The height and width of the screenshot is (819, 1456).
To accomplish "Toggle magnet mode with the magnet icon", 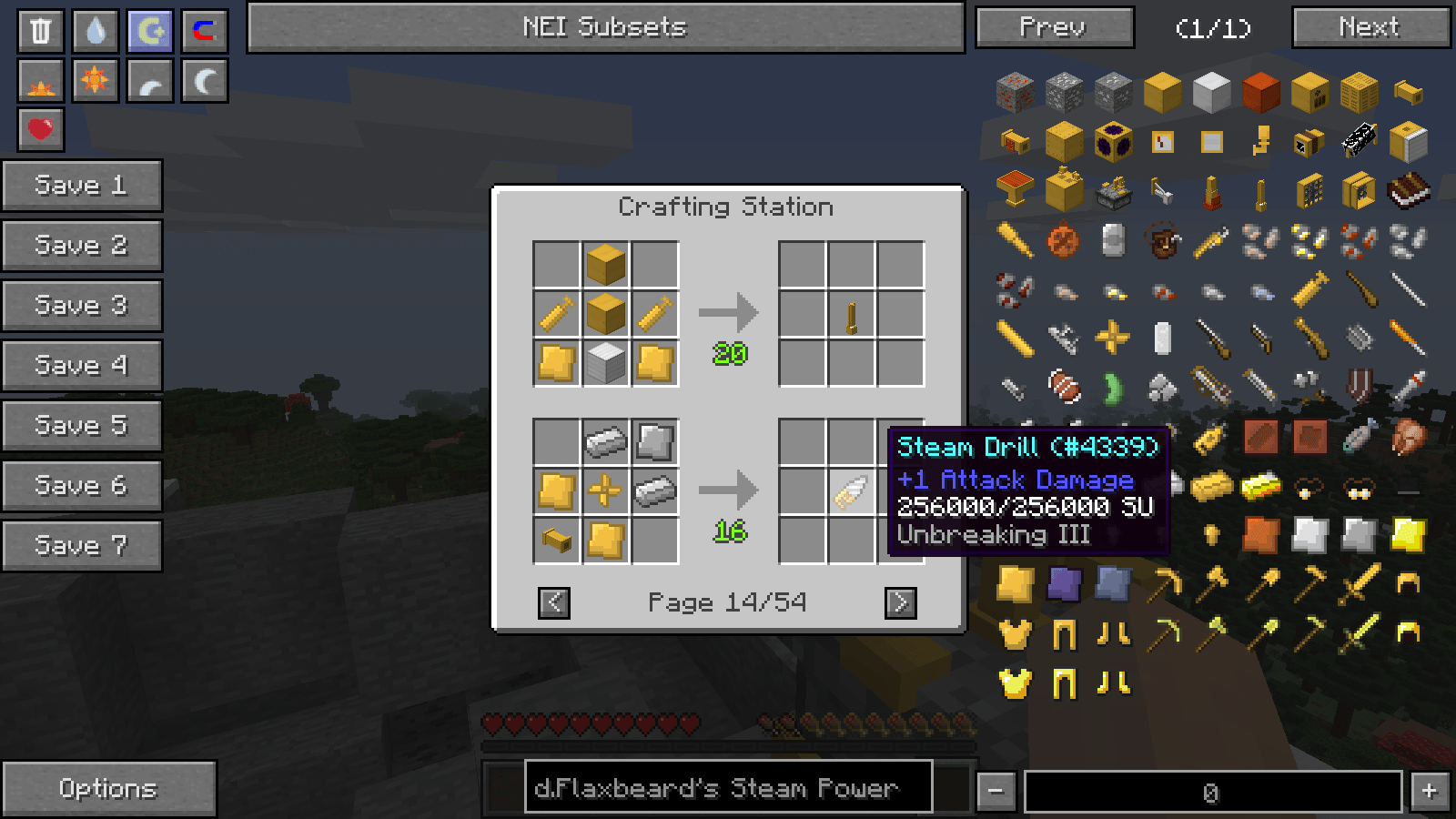I will tap(205, 32).
